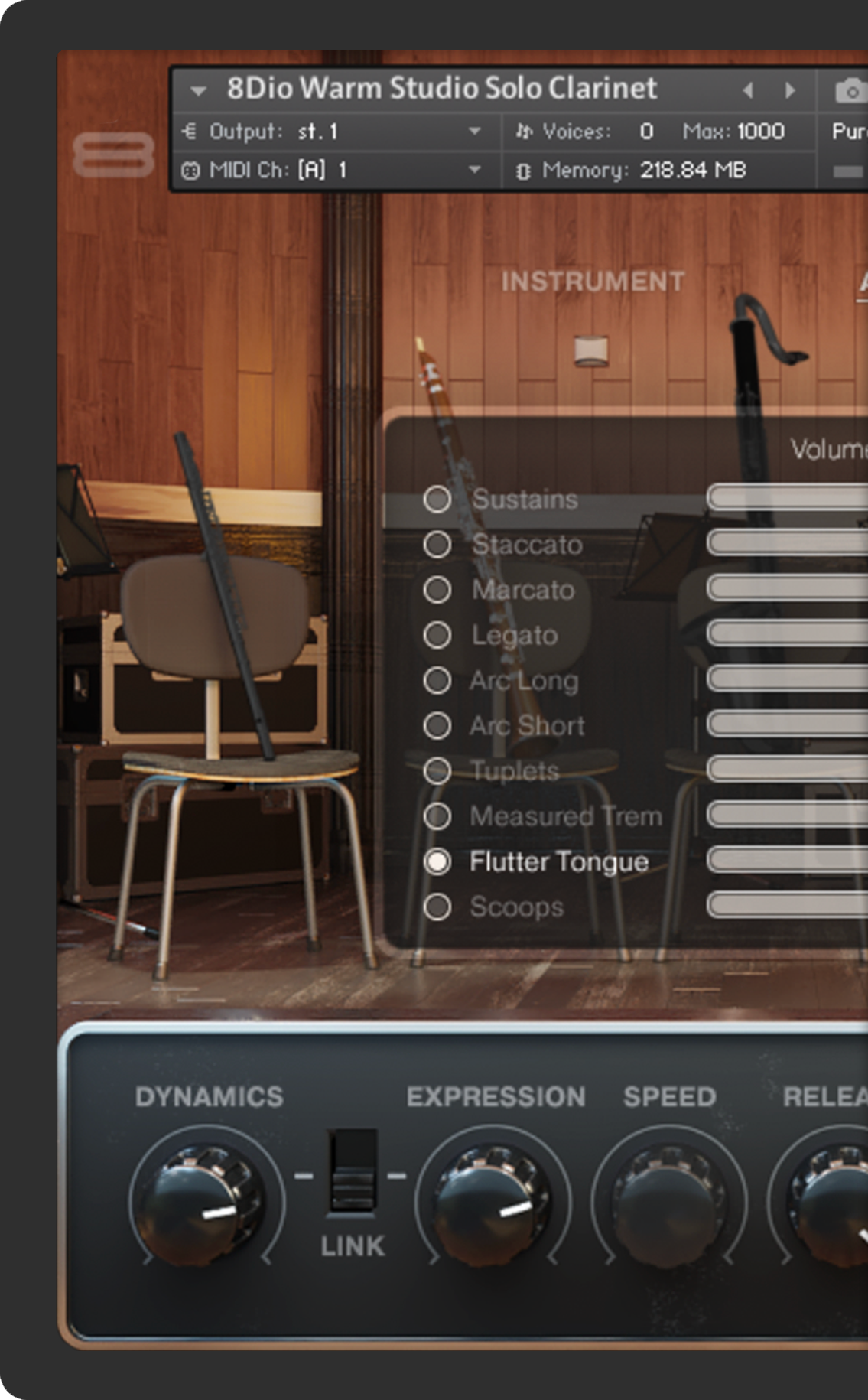868x1400 pixels.
Task: Choose the Scoops articulation
Action: [437, 907]
